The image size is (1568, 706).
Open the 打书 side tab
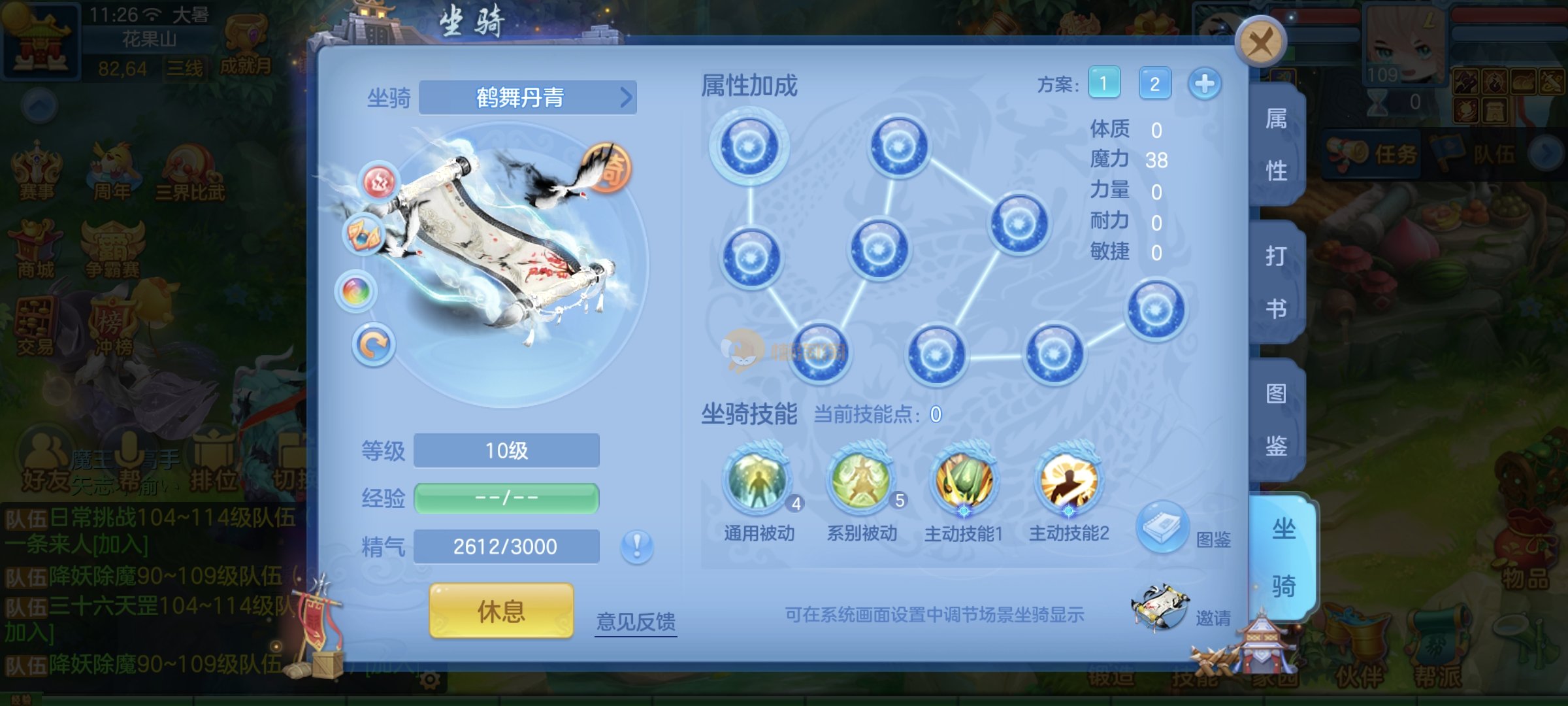[x=1276, y=282]
